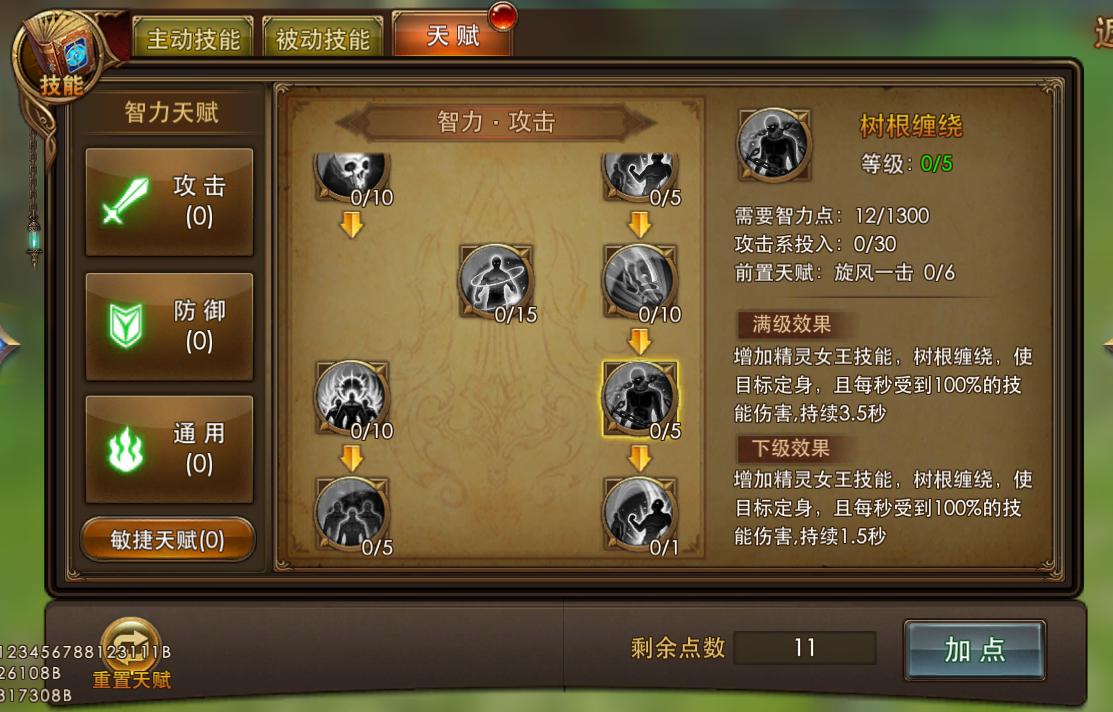Select the highlighted 树根缠绕 talent node
The image size is (1113, 712).
640,397
